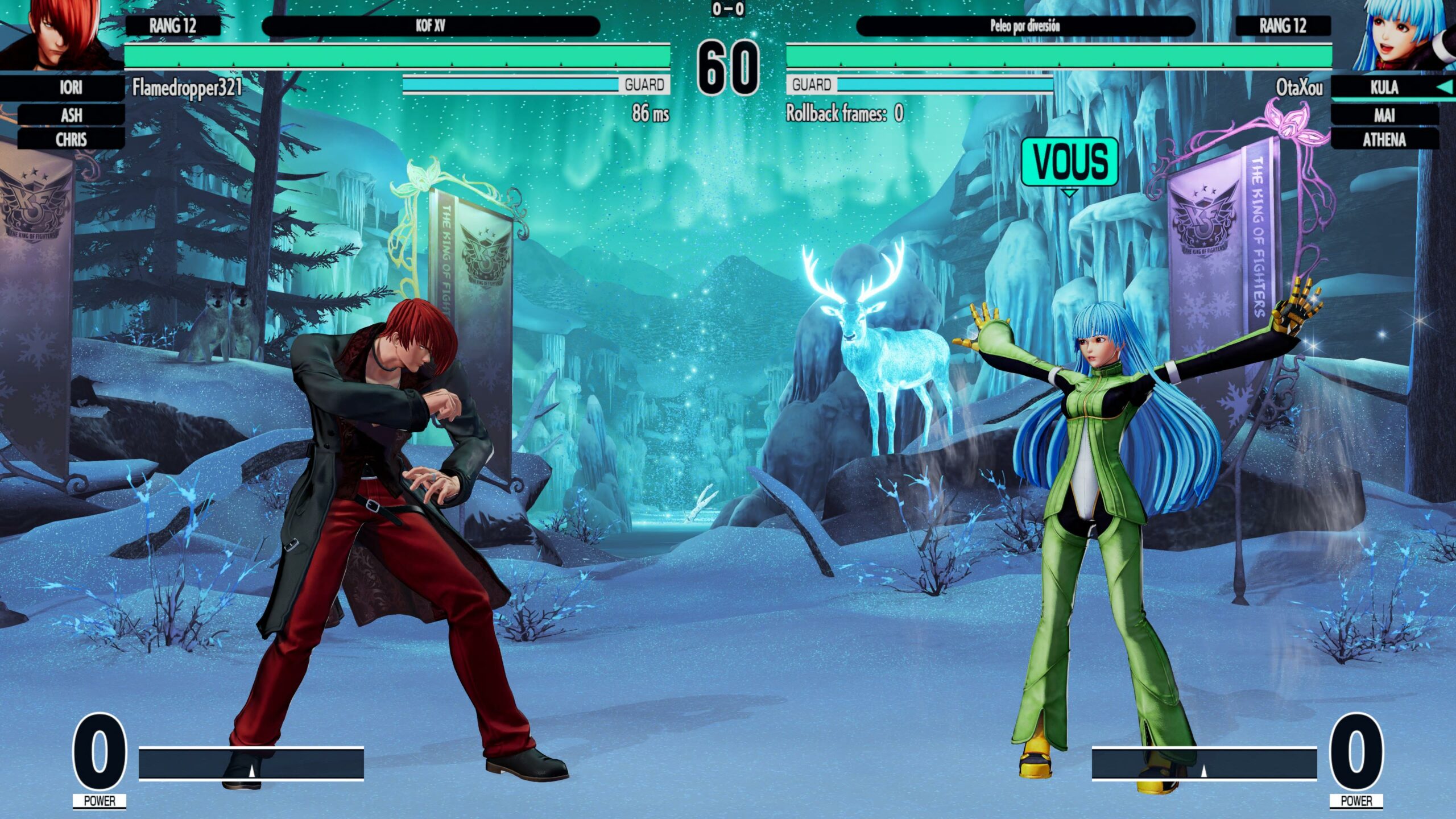Choose ATHENA in the team roster
1456x819 pixels.
pos(1384,139)
